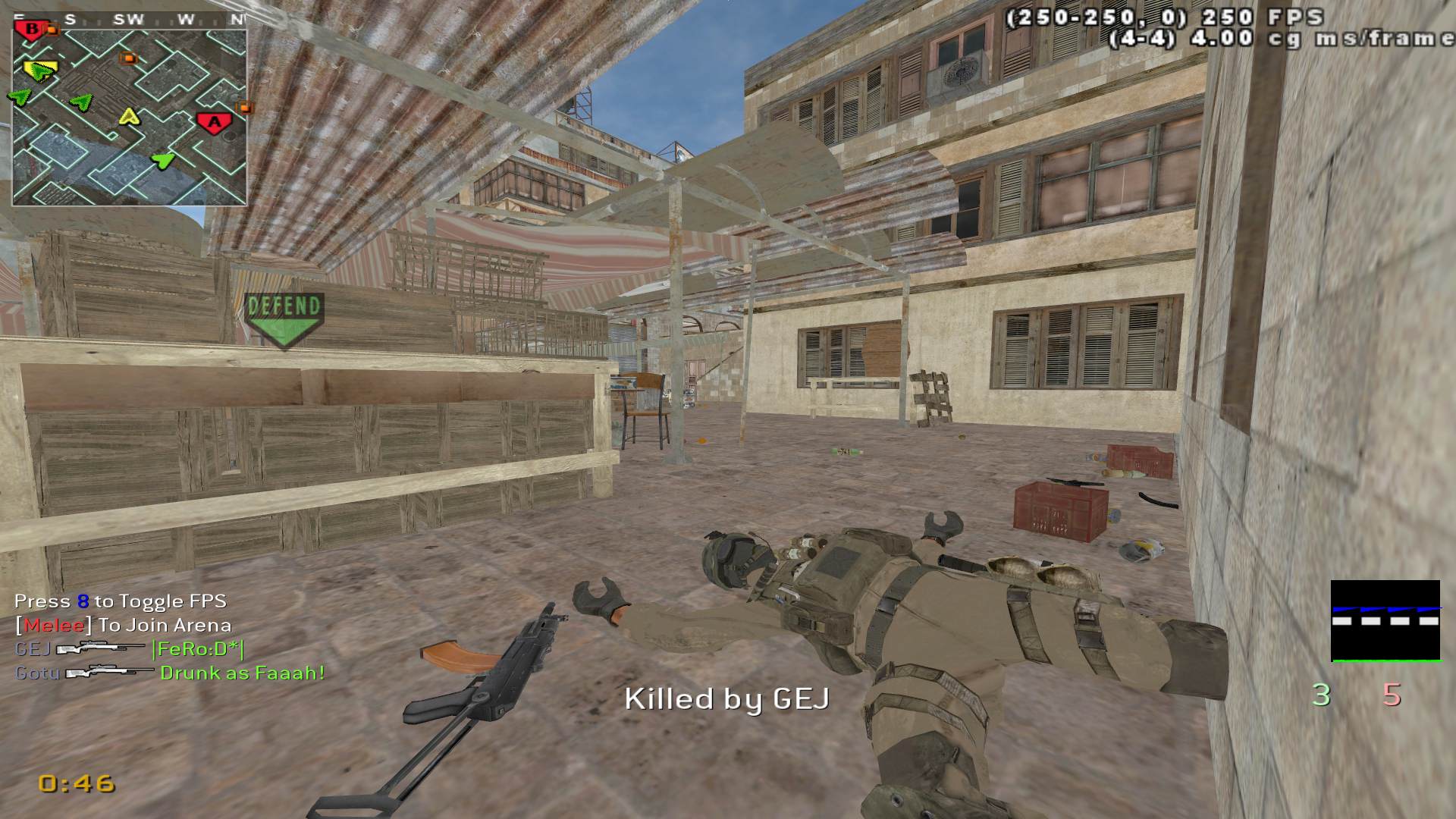The image size is (1456, 819).
Task: Select the Gotu killfeed row
Action: click(x=170, y=673)
